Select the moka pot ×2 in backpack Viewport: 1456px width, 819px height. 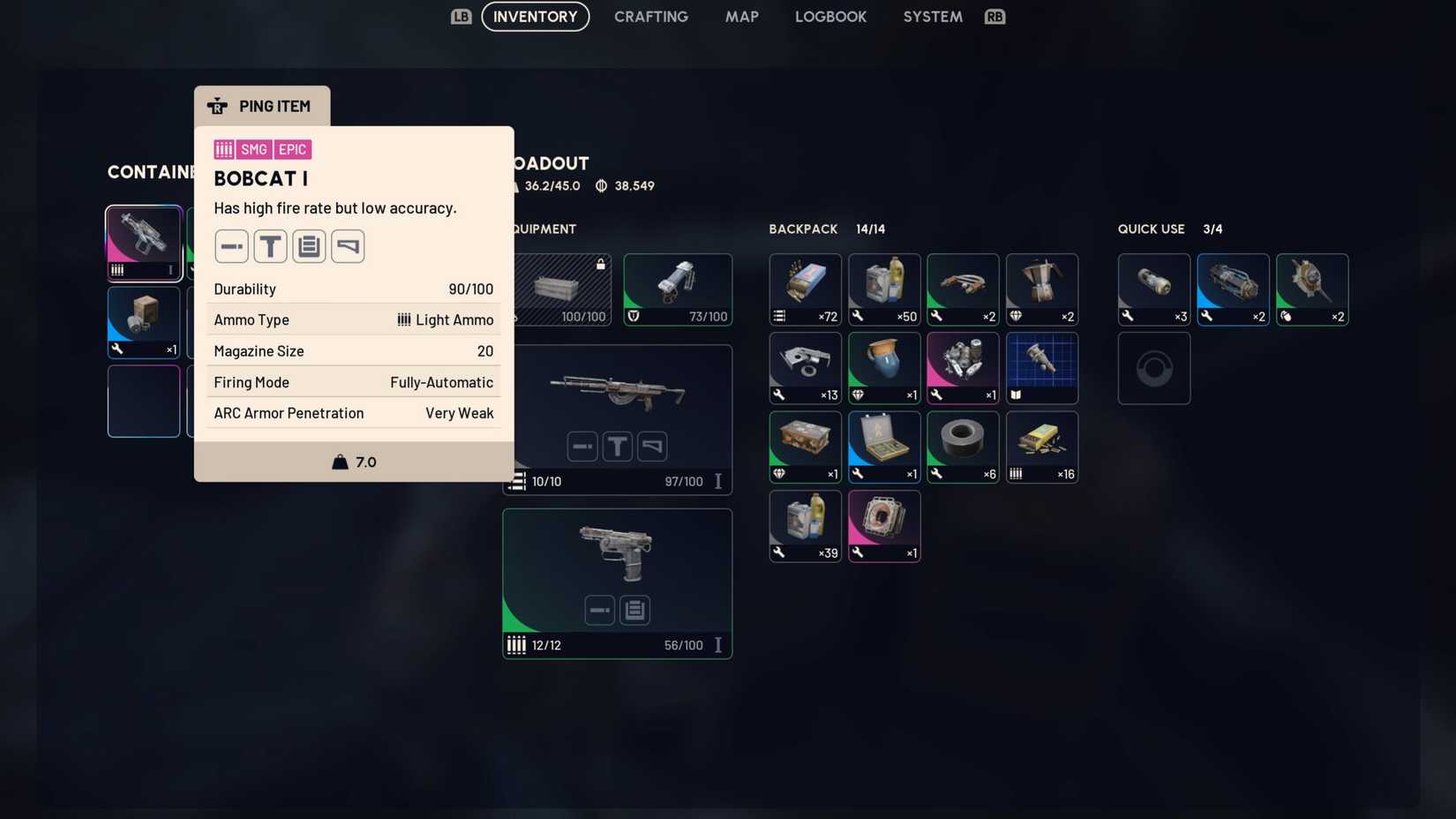[x=1042, y=289]
